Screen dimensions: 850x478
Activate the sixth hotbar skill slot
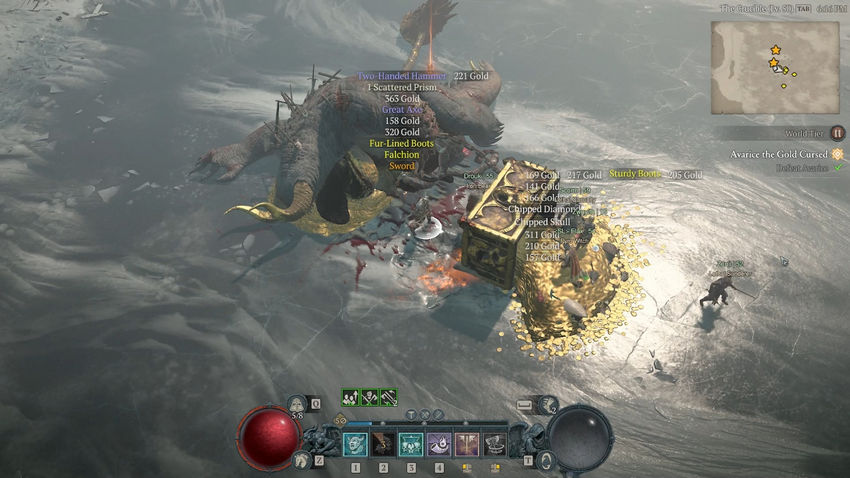(495, 444)
